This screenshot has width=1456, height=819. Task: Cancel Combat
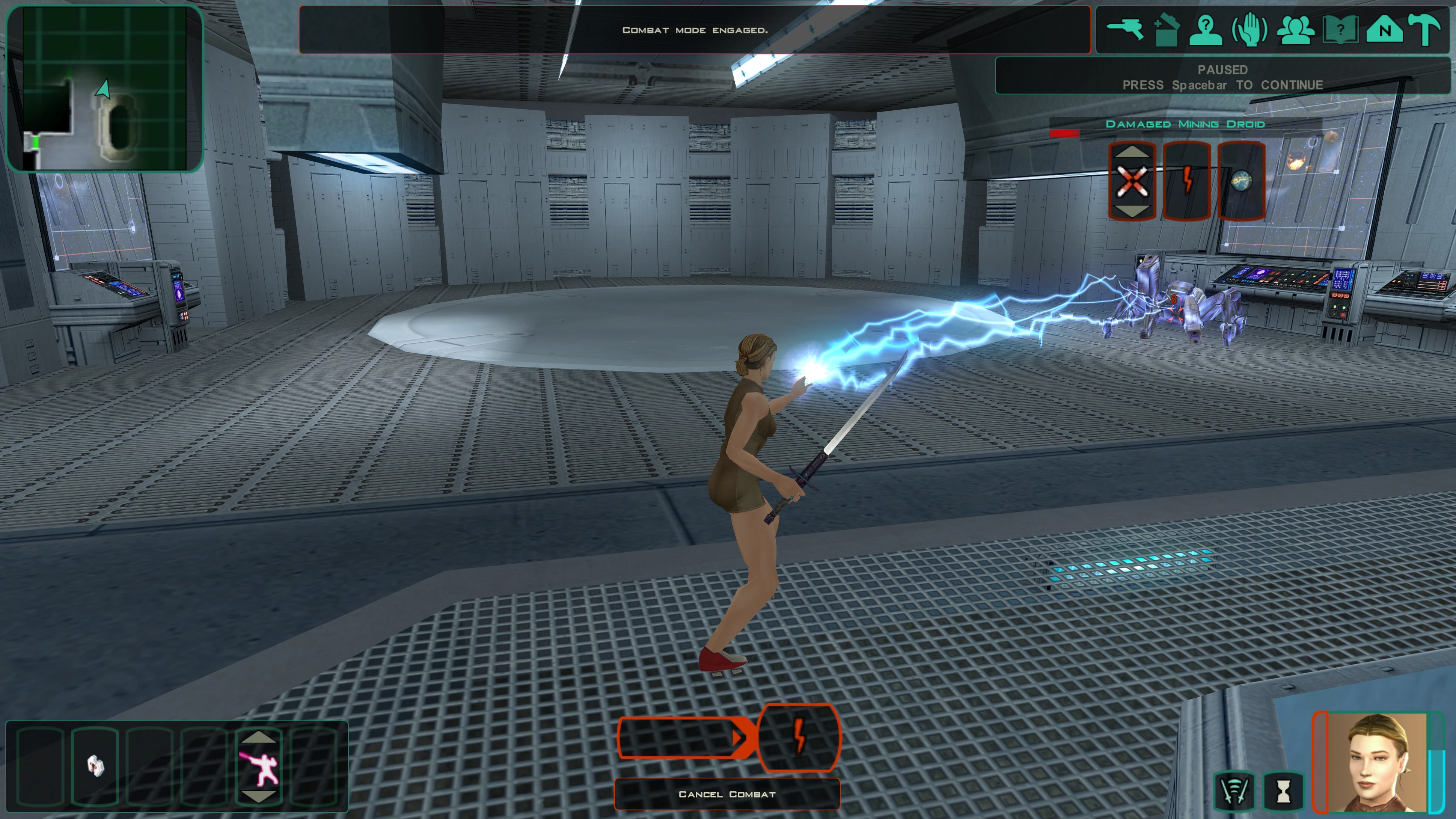[727, 794]
